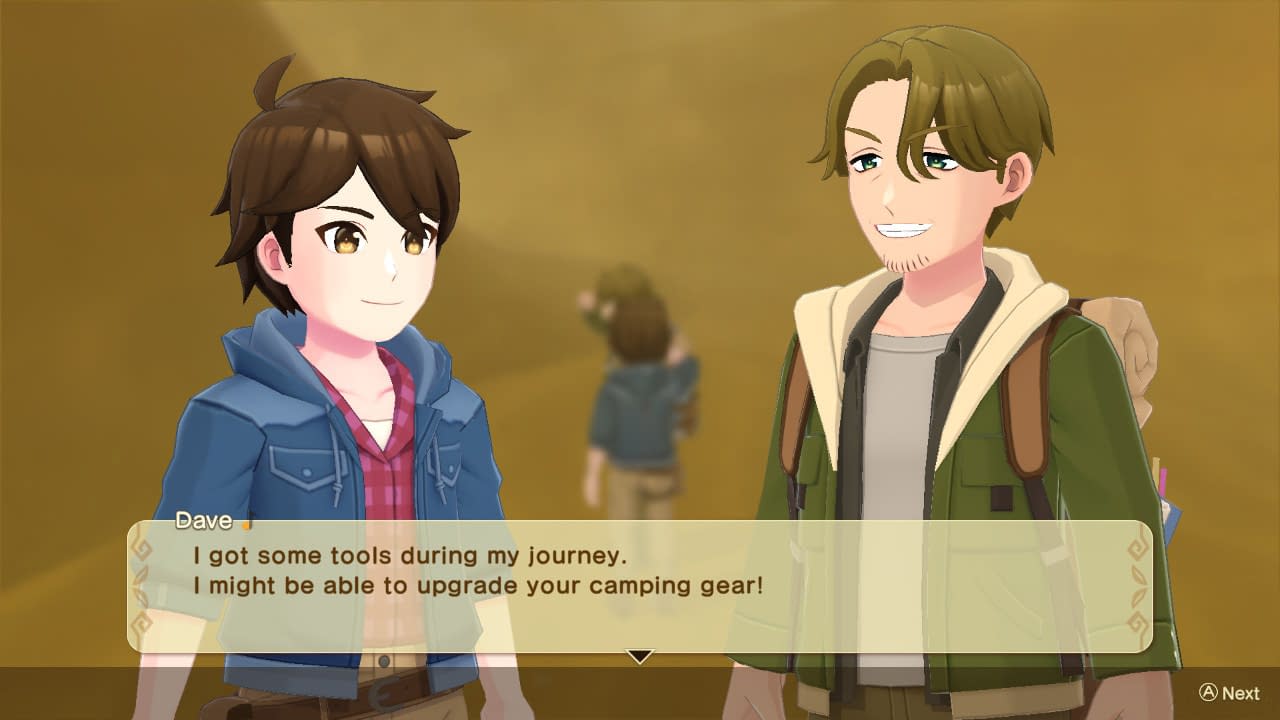Image resolution: width=1280 pixels, height=720 pixels.
Task: Click the black continue arrow under the dialogue
Action: click(x=639, y=656)
